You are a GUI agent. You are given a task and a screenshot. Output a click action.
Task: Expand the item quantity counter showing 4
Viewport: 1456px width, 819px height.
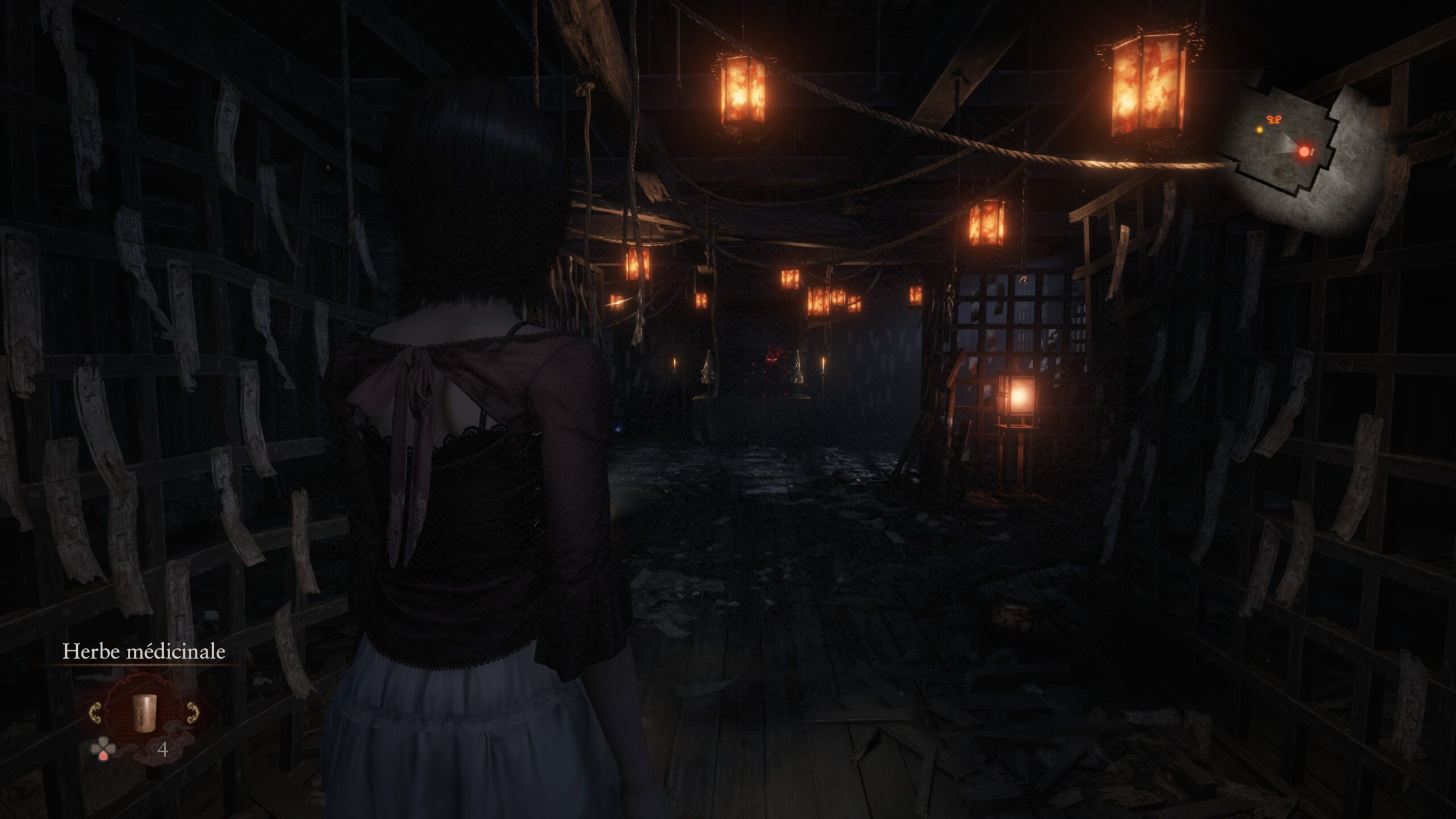[x=163, y=749]
